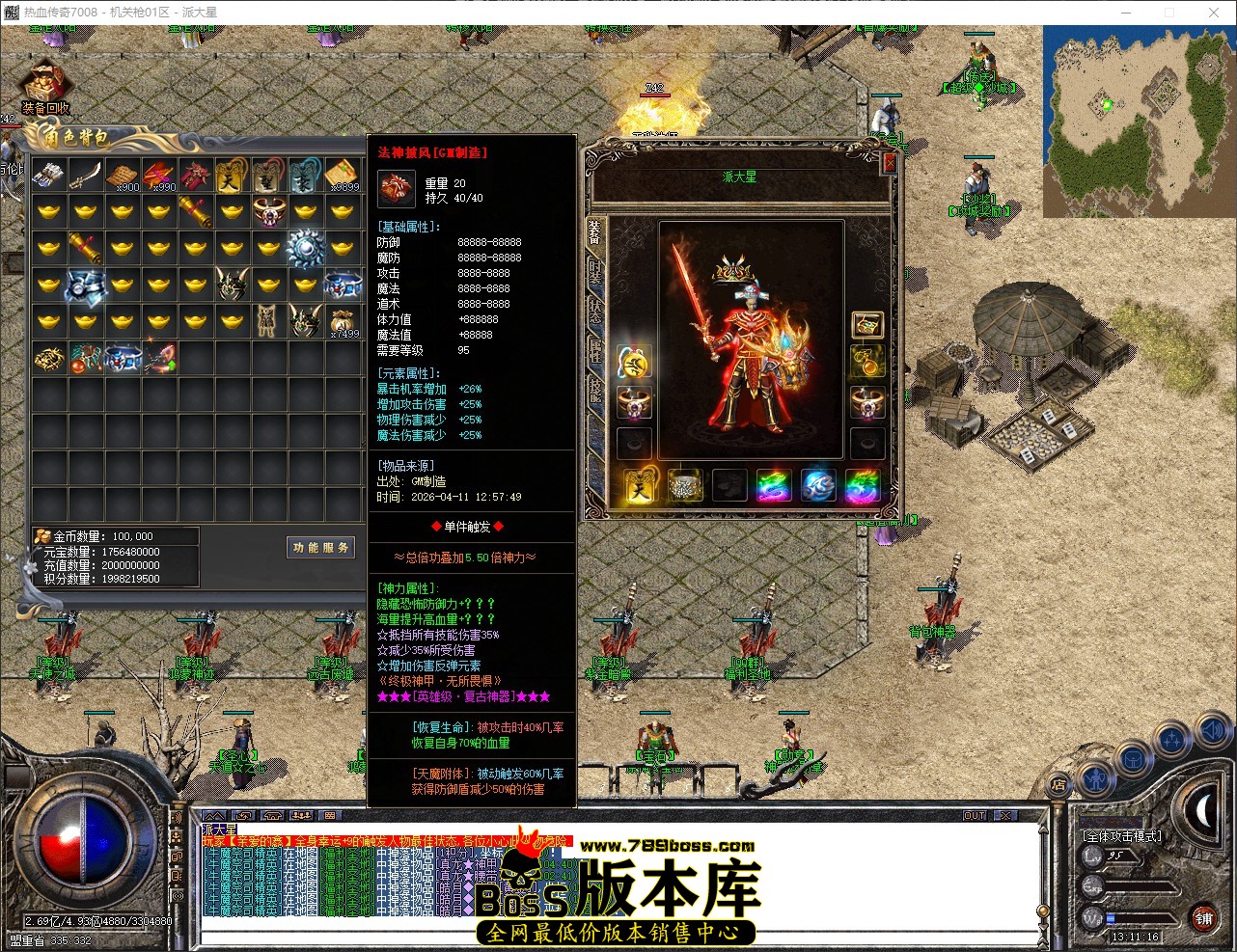Click the 装备回收 equipment recycle icon
This screenshot has width=1237, height=952.
point(43,82)
